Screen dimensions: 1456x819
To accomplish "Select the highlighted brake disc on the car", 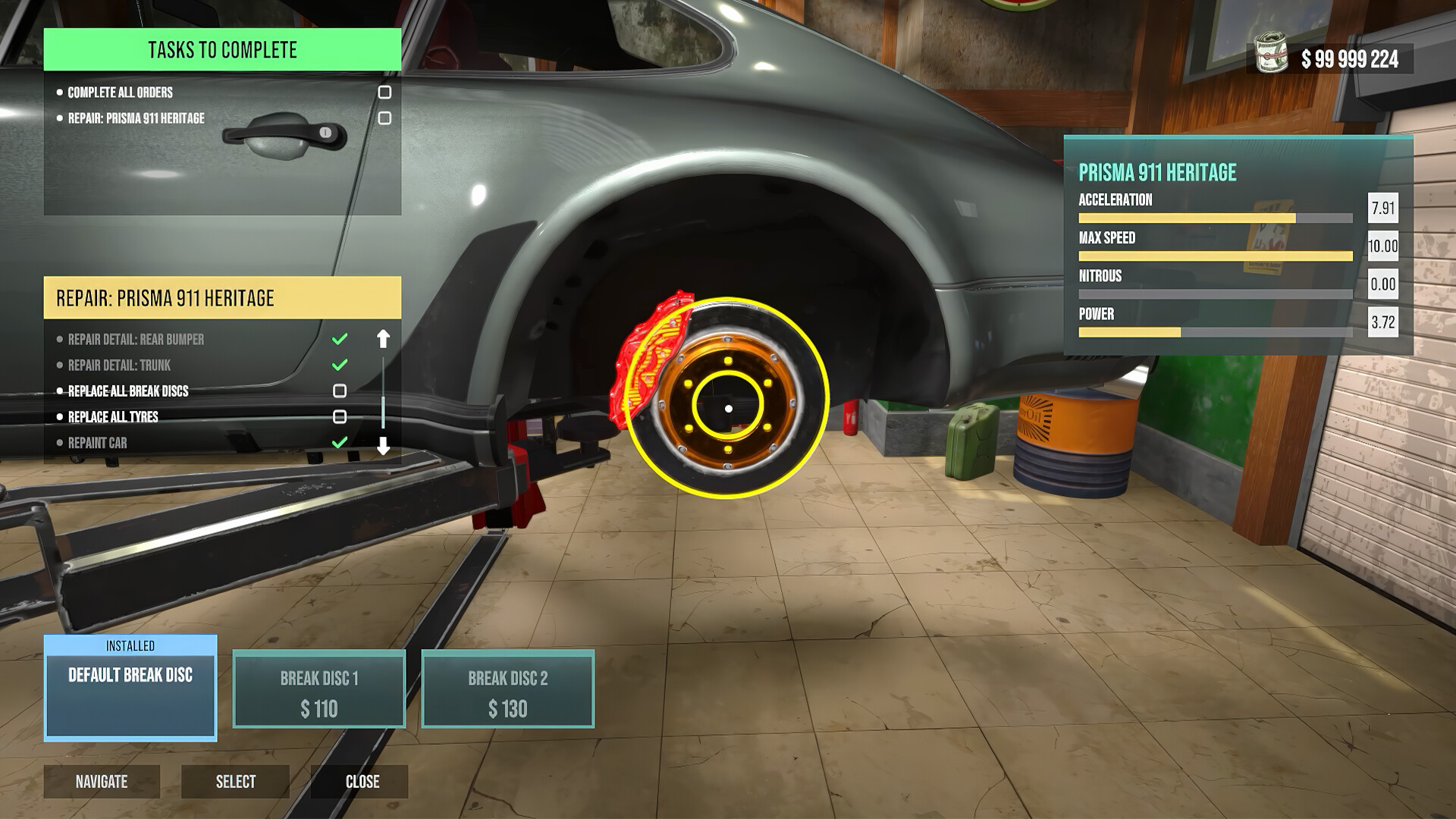I will point(728,407).
